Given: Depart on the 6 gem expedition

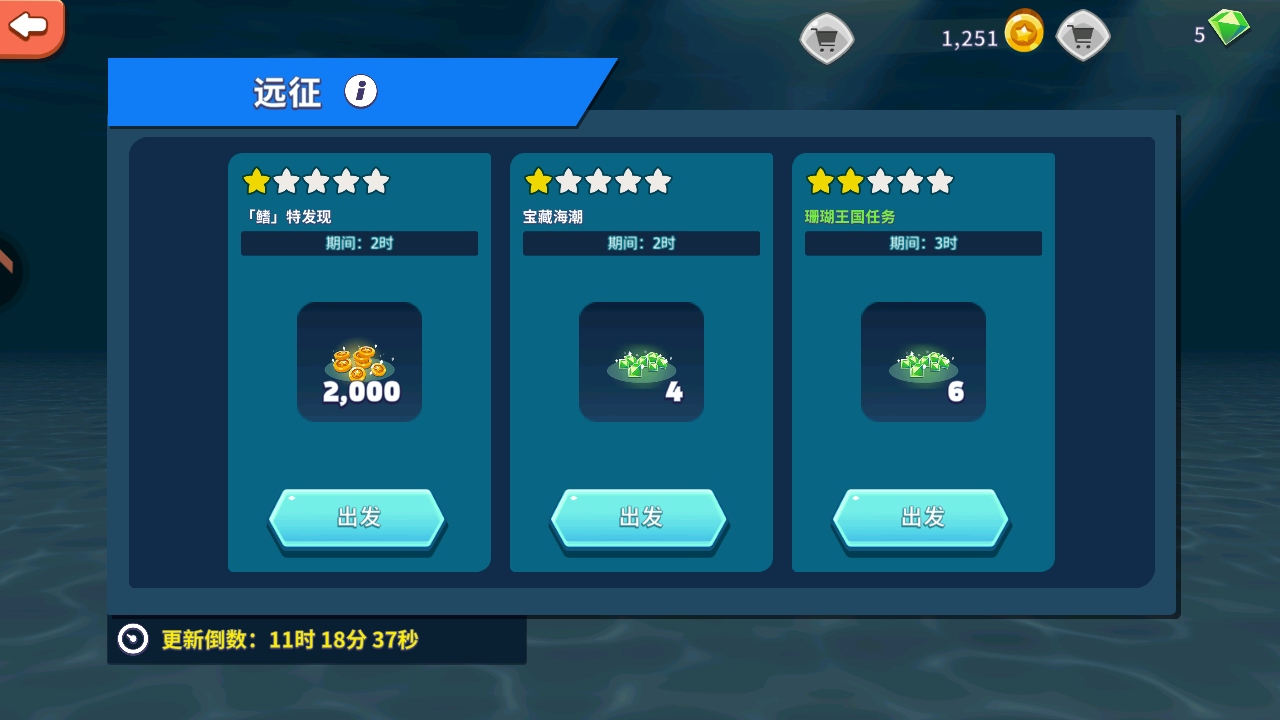Looking at the screenshot, I should tap(922, 518).
